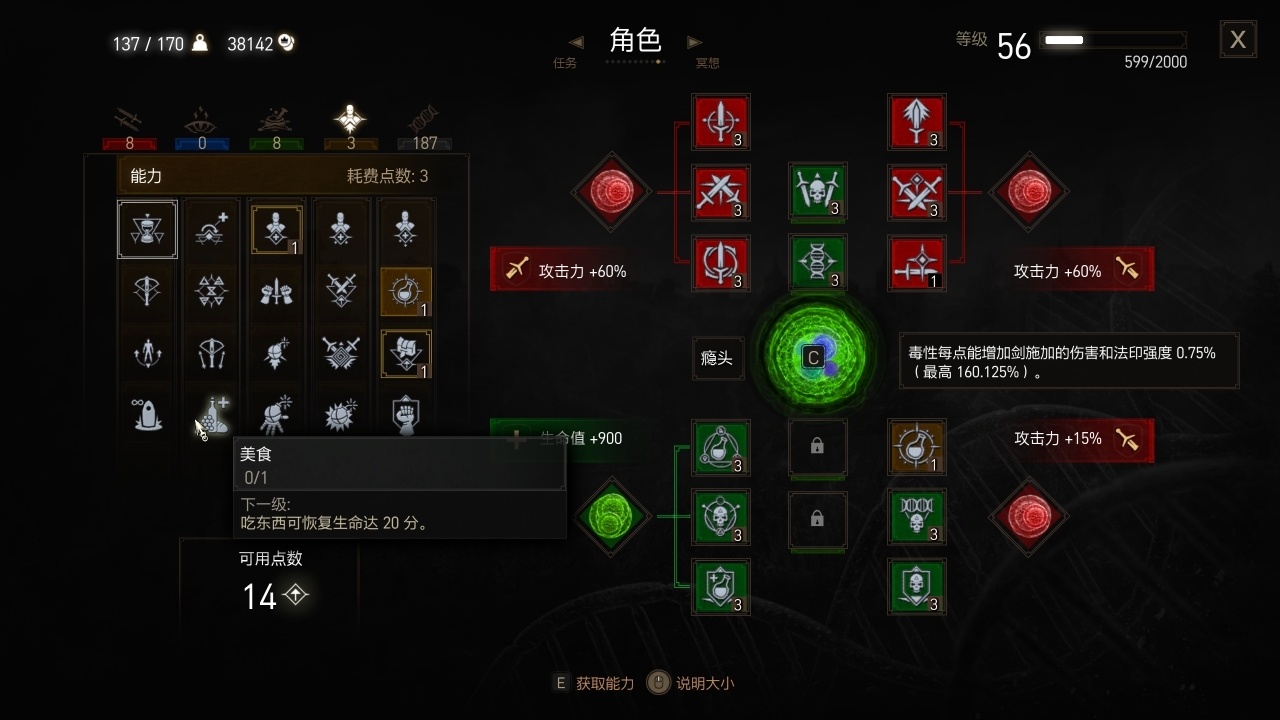Click the right arrow toward 冥想 panel

(694, 41)
